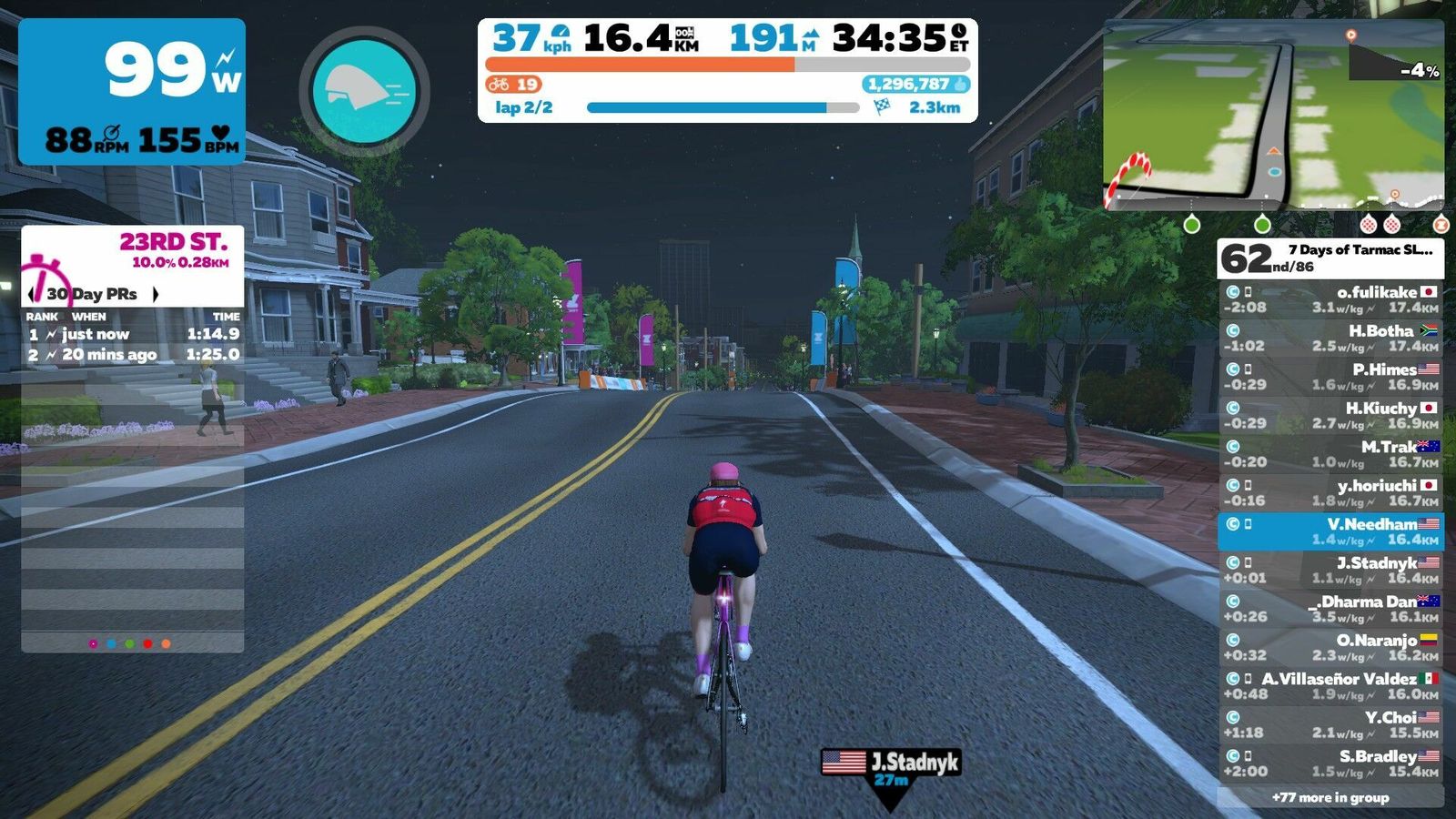Viewport: 1456px width, 819px height.
Task: Expand the +77 more in group
Action: pos(1330,798)
